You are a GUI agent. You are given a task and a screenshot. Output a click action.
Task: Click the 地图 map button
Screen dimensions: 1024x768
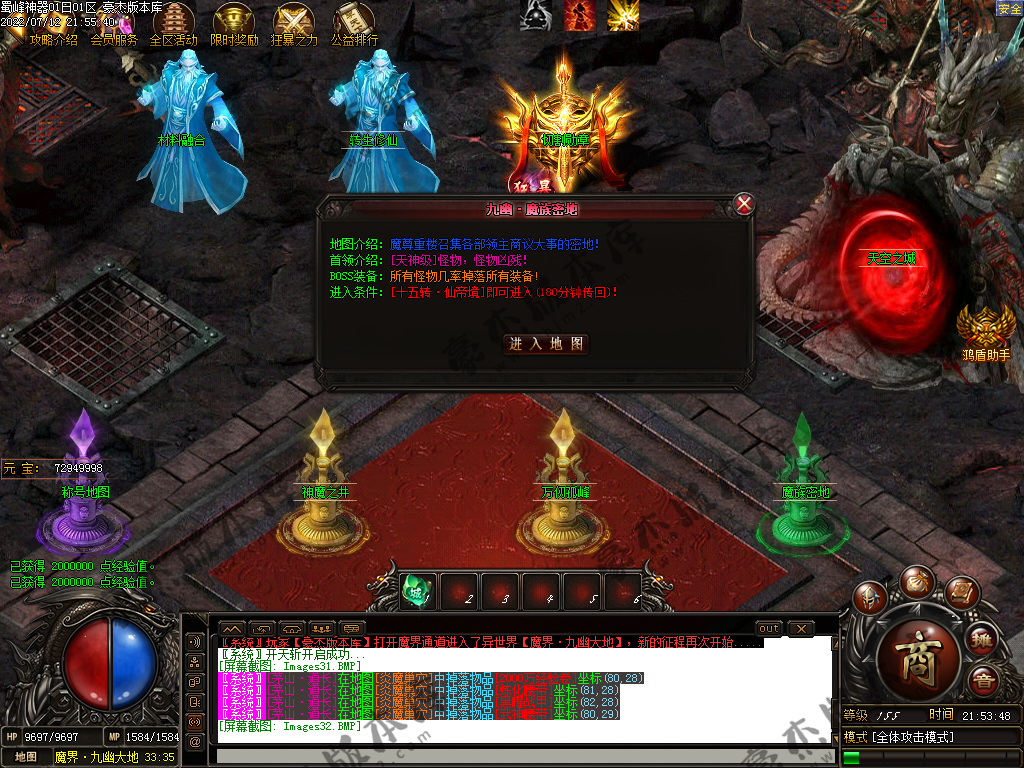pyautogui.click(x=25, y=757)
